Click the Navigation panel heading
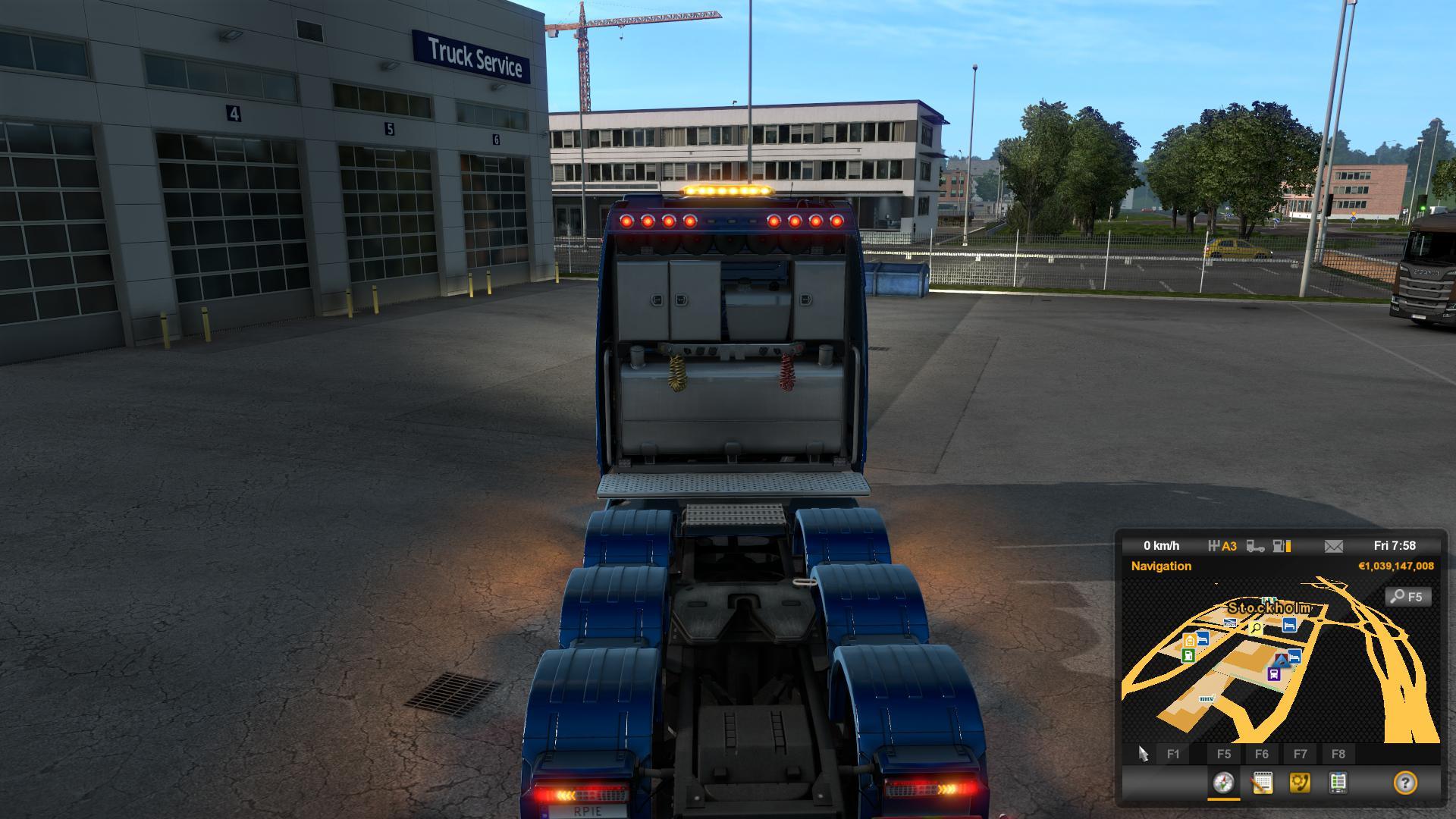The width and height of the screenshot is (1456, 819). [1161, 566]
